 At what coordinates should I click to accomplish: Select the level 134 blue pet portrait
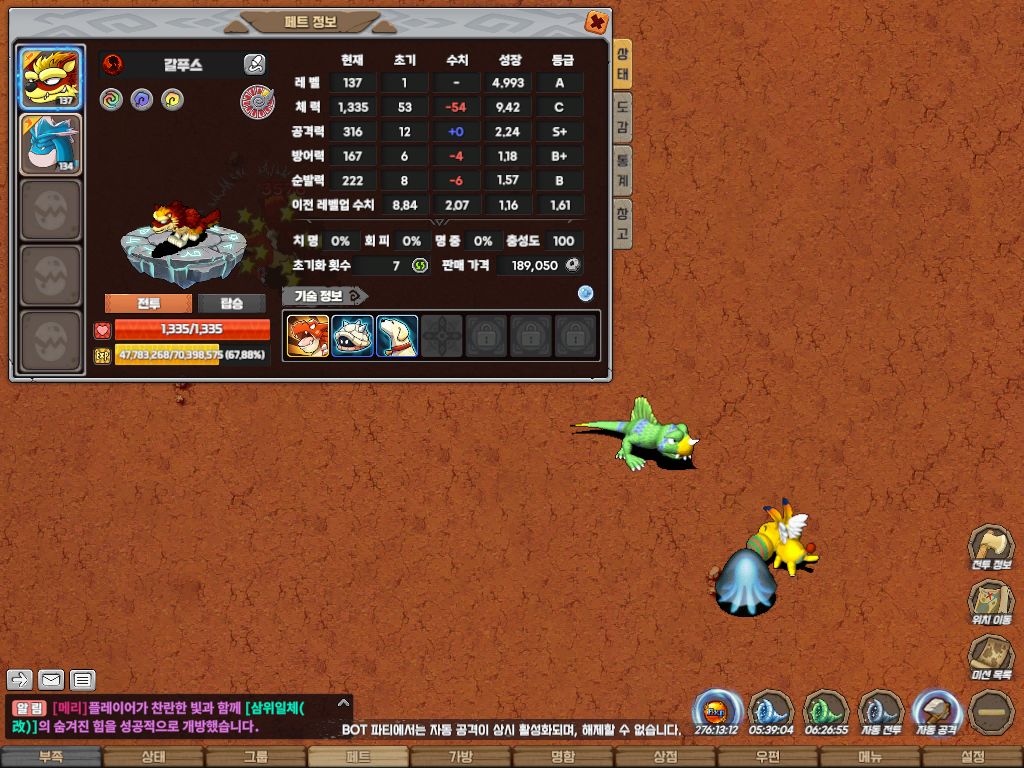51,143
